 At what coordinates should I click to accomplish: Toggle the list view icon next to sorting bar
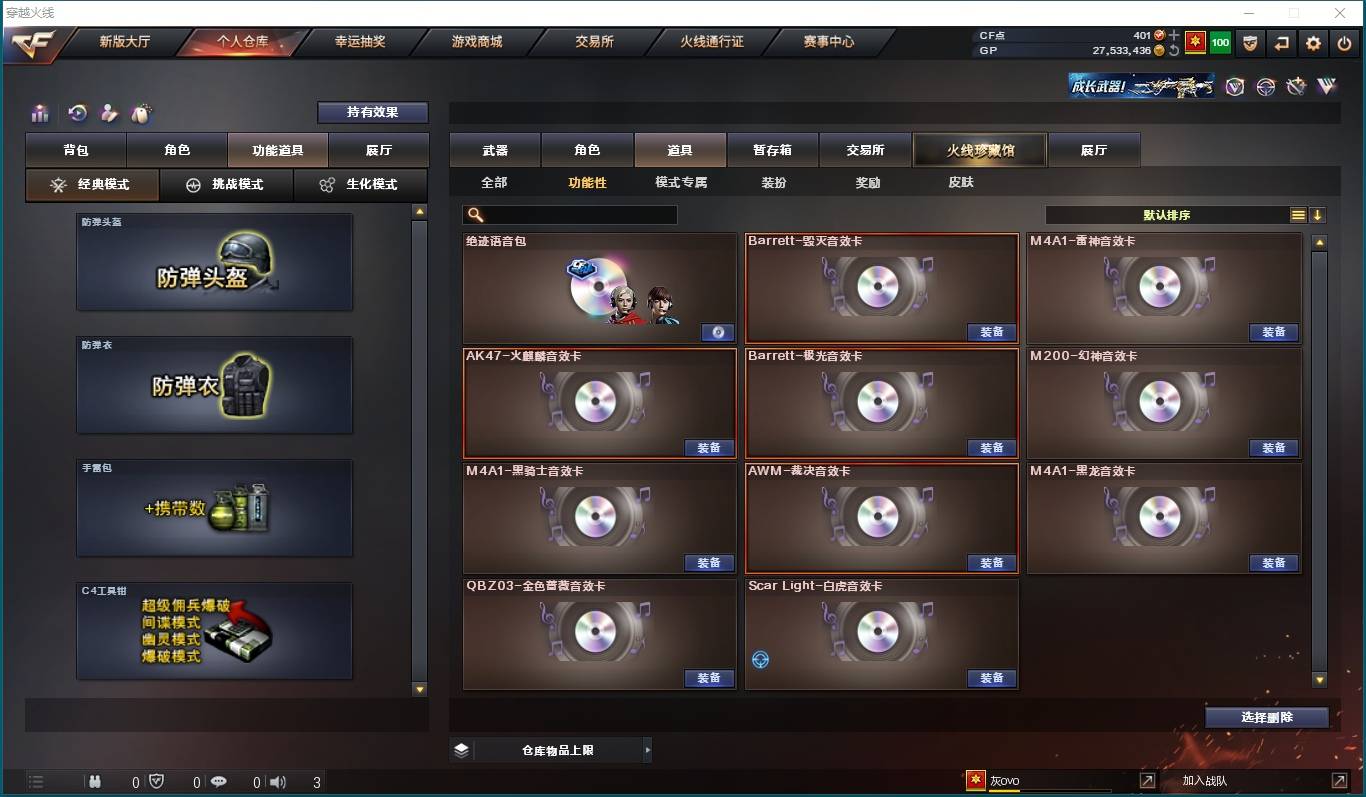tap(1298, 214)
